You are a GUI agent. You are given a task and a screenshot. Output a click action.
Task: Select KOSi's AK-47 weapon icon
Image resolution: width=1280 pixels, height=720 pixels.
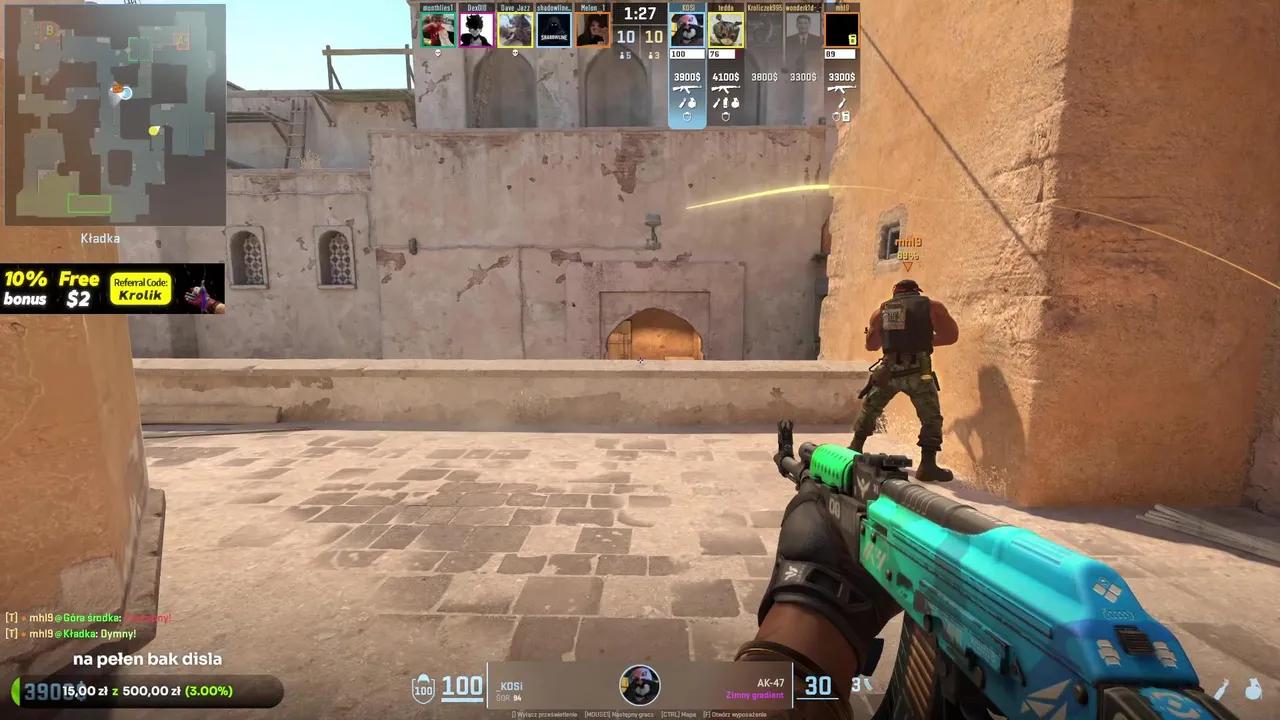pos(687,89)
